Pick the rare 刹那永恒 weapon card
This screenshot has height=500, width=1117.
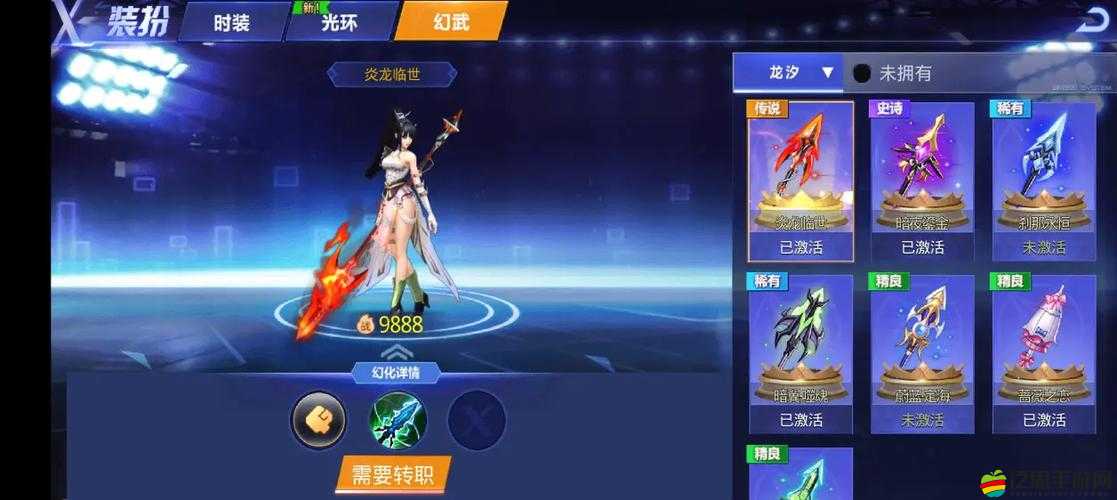(x=1044, y=180)
